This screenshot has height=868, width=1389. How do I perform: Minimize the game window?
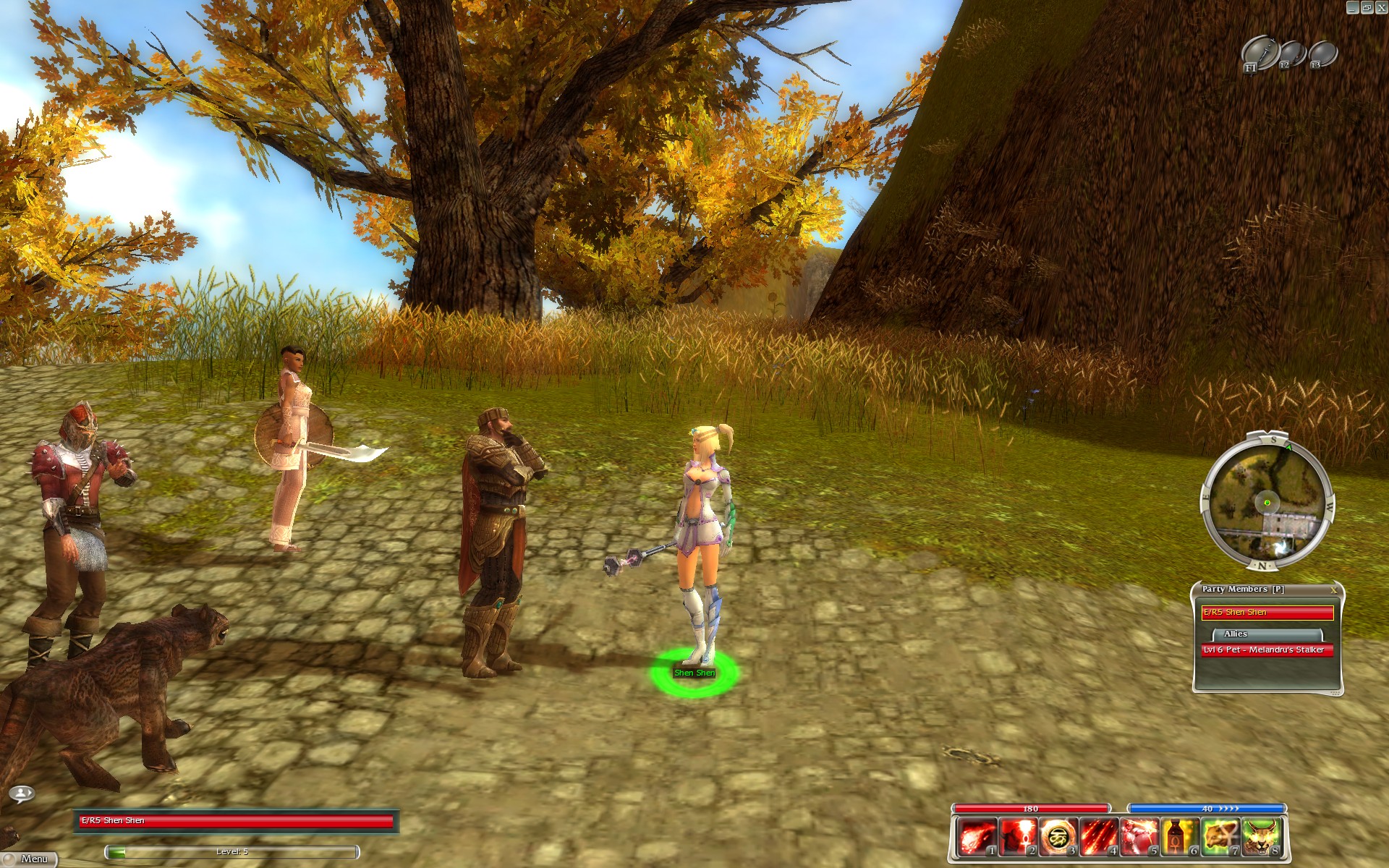pyautogui.click(x=1353, y=7)
